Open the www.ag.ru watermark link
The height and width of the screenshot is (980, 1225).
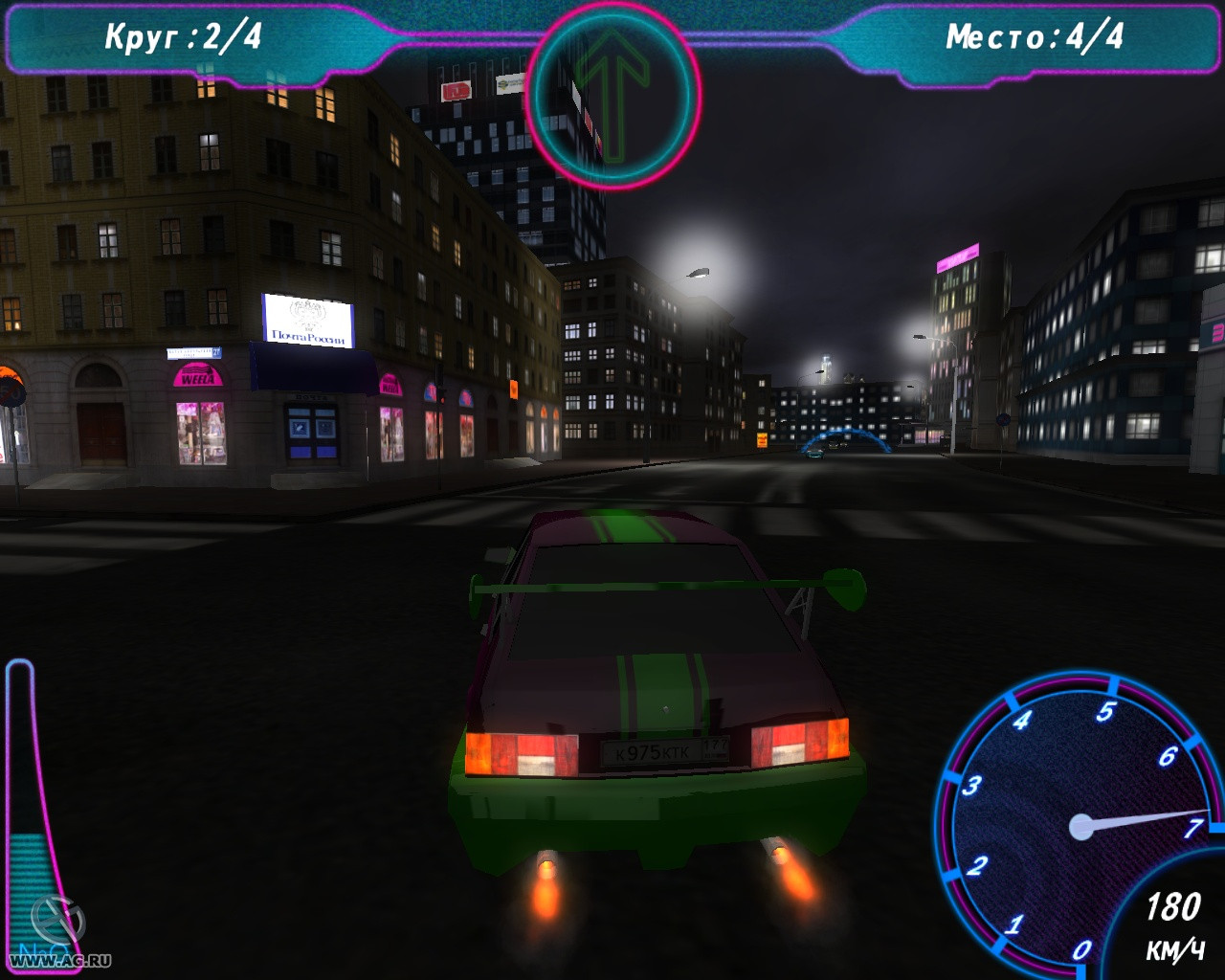click(x=60, y=960)
